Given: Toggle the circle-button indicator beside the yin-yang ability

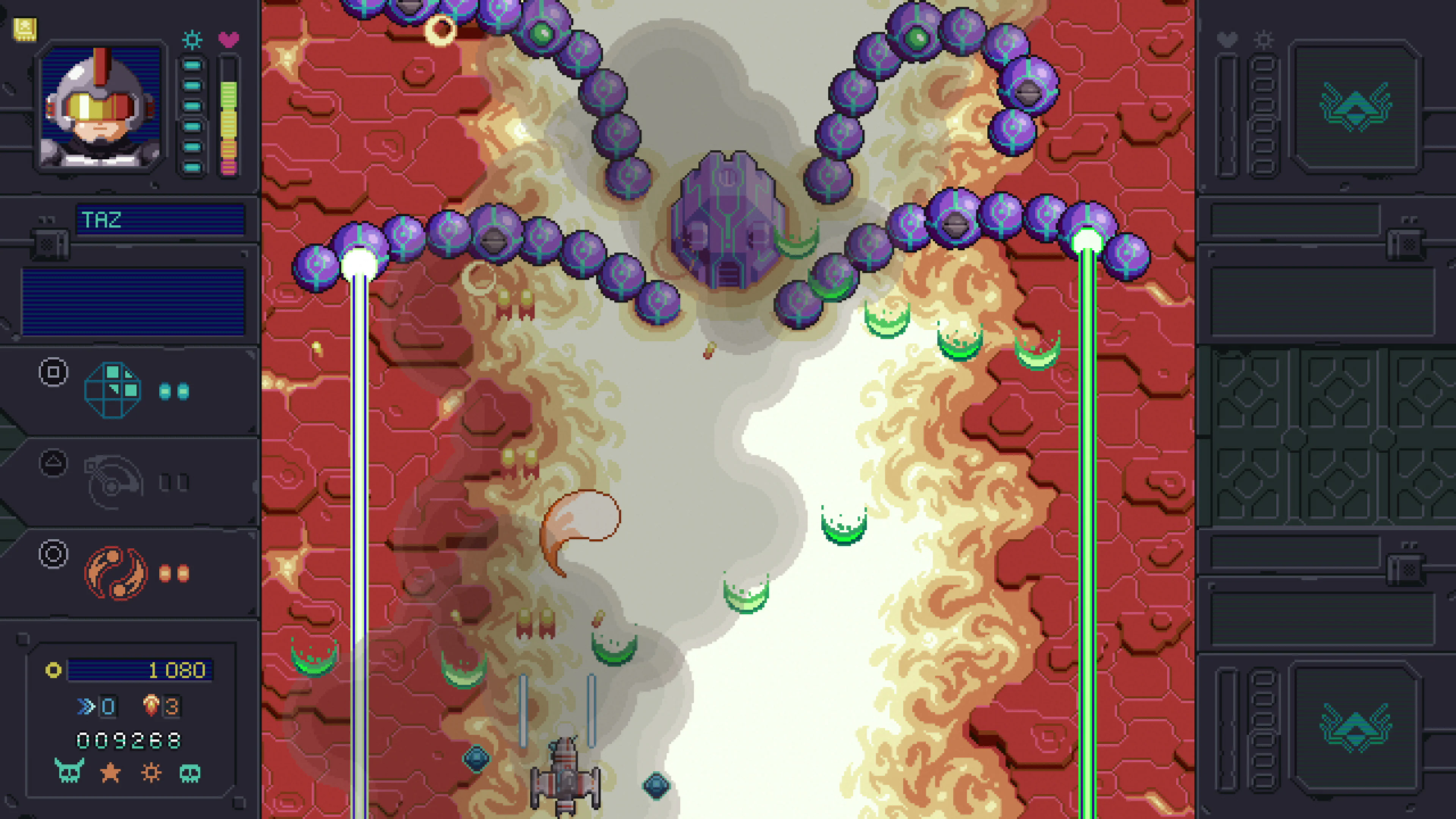Looking at the screenshot, I should tap(54, 555).
